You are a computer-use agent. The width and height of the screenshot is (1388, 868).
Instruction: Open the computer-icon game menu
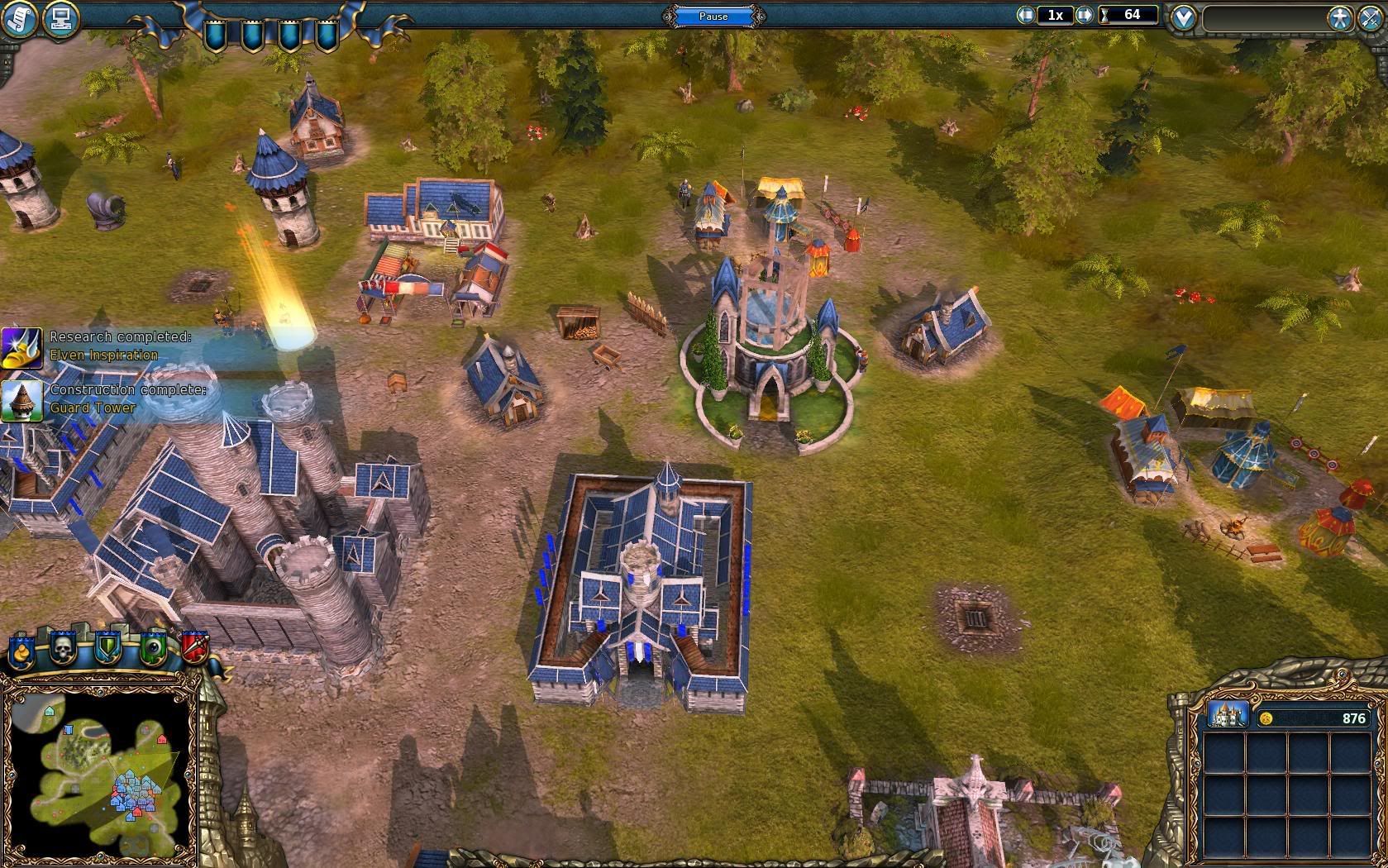[60, 17]
